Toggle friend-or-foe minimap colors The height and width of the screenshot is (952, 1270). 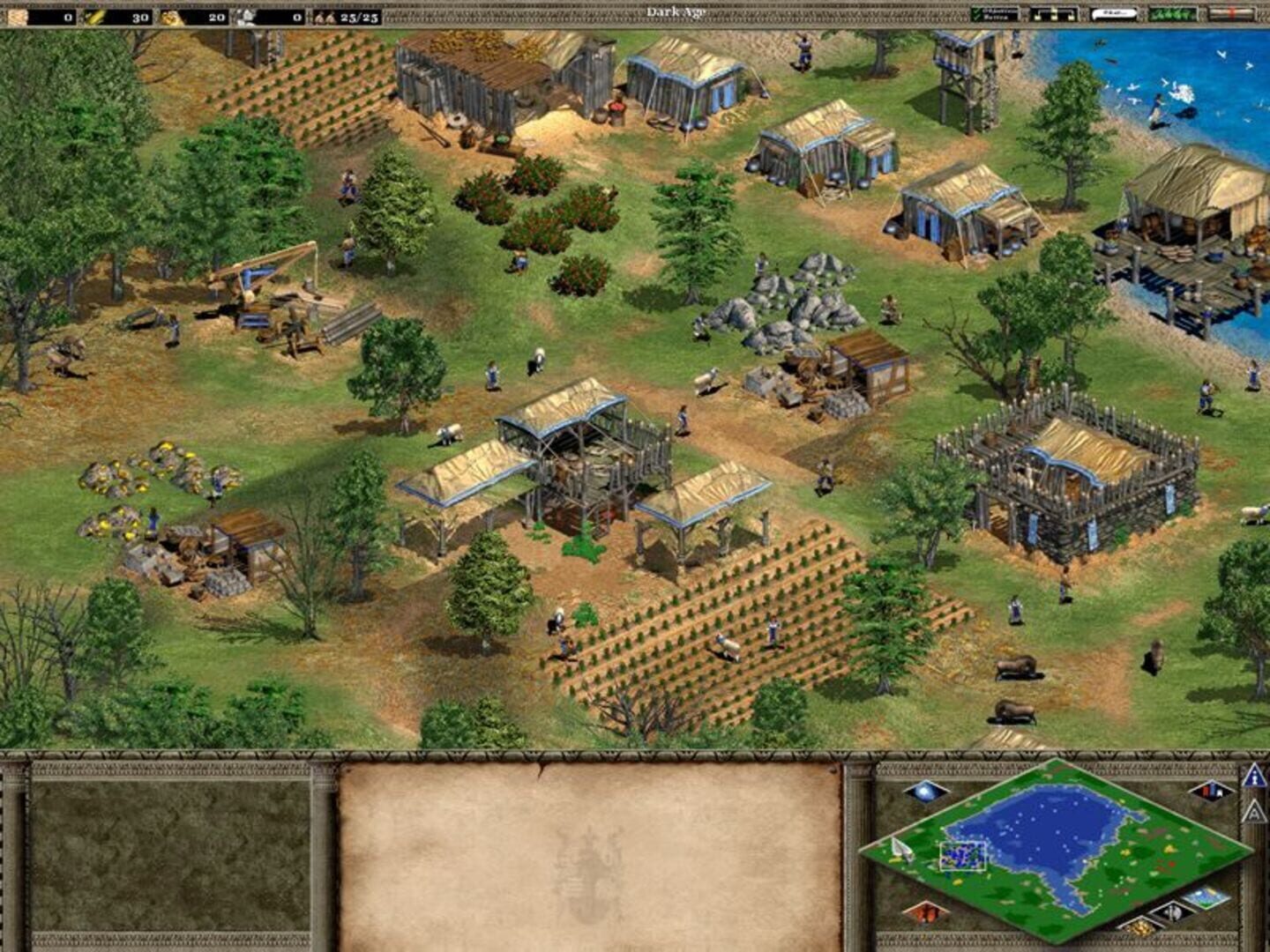(x=1212, y=792)
